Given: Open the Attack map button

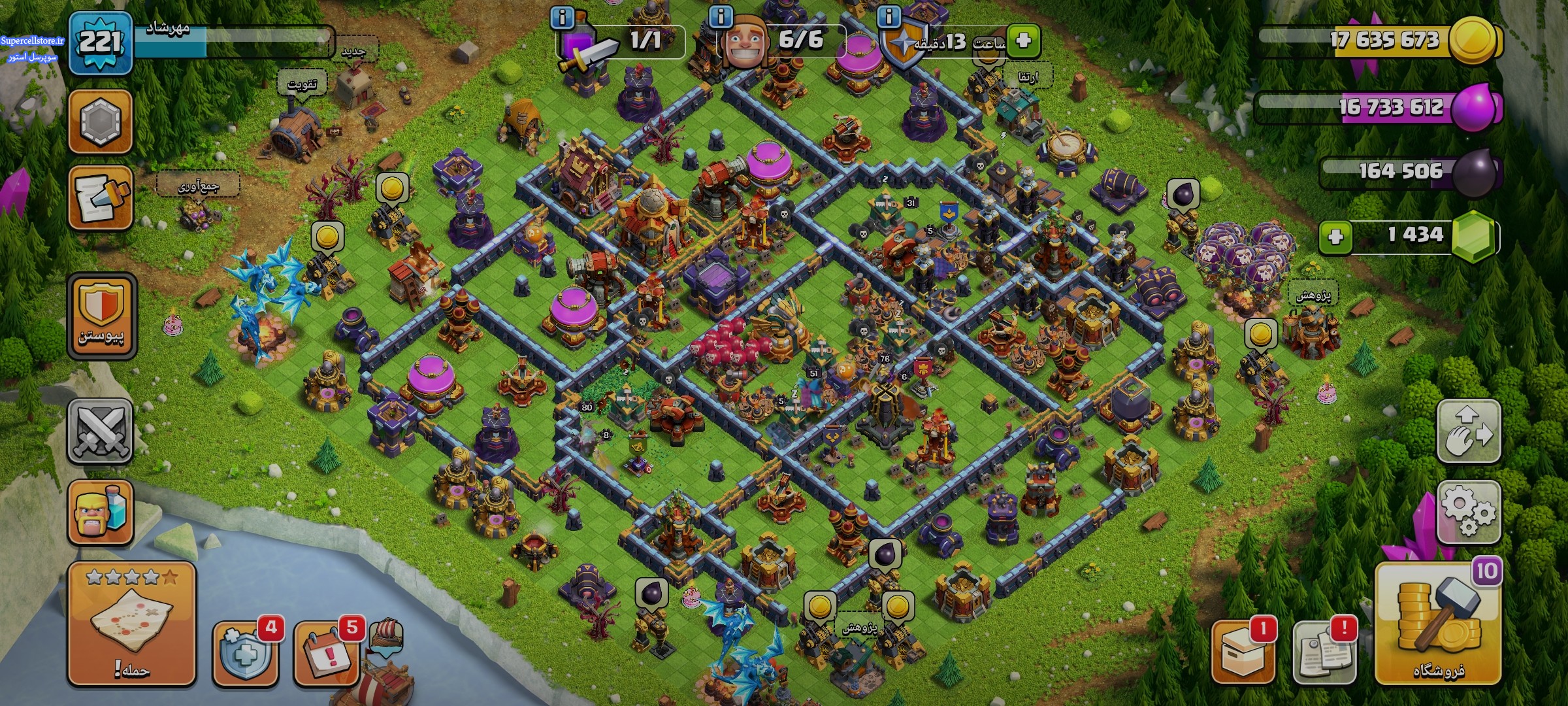Looking at the screenshot, I should click(x=131, y=623).
